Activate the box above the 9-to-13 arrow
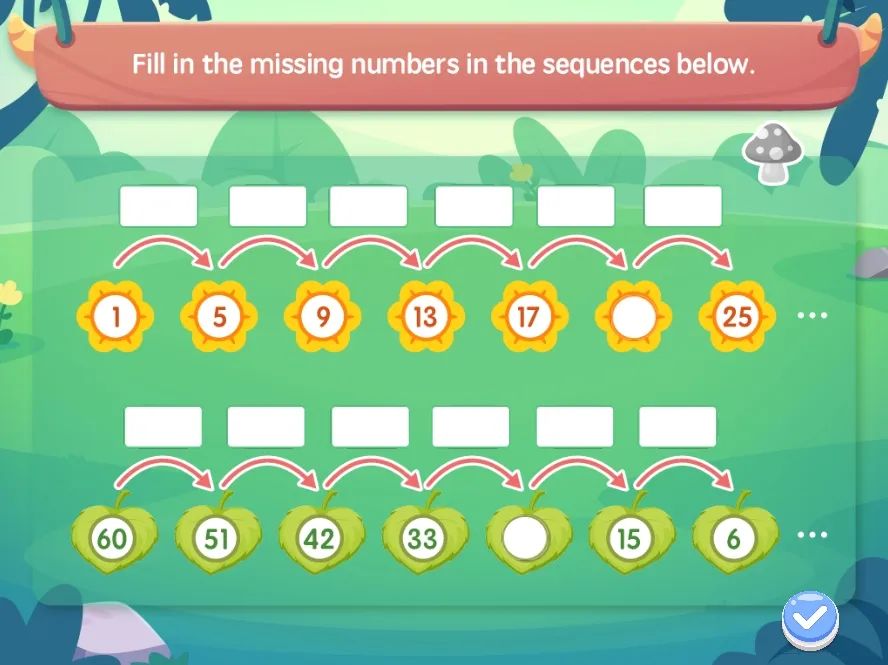The width and height of the screenshot is (888, 665). [368, 206]
